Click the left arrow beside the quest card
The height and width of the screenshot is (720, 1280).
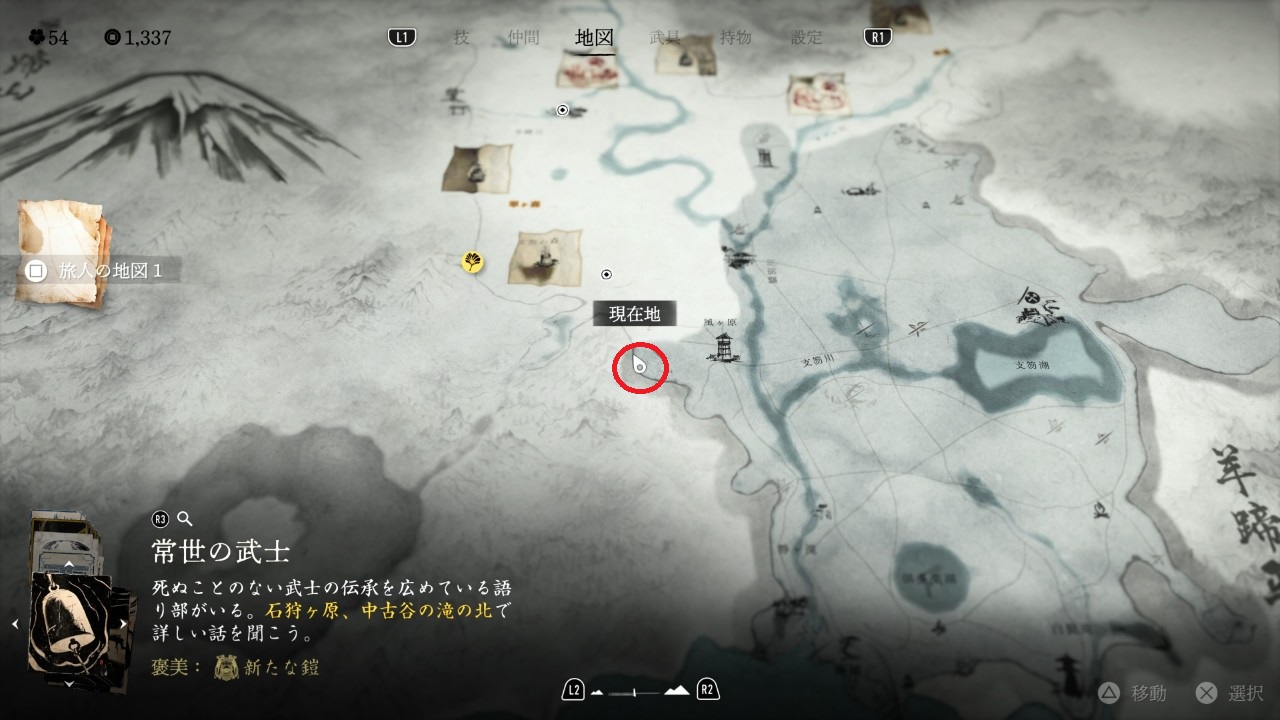[x=15, y=623]
